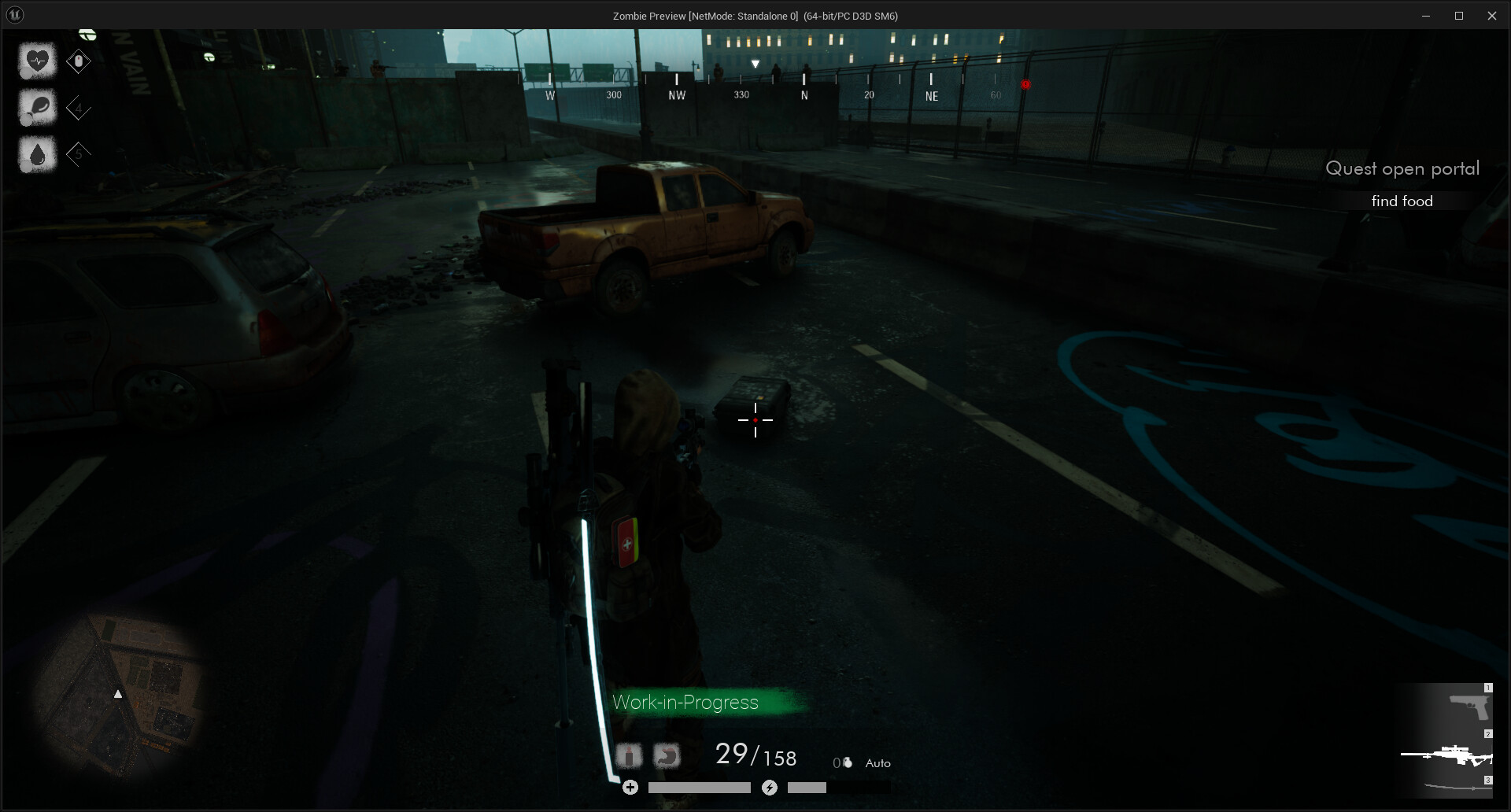This screenshot has height=812, width=1511.
Task: Click the 'Quest open portal' heading
Action: 1402,167
